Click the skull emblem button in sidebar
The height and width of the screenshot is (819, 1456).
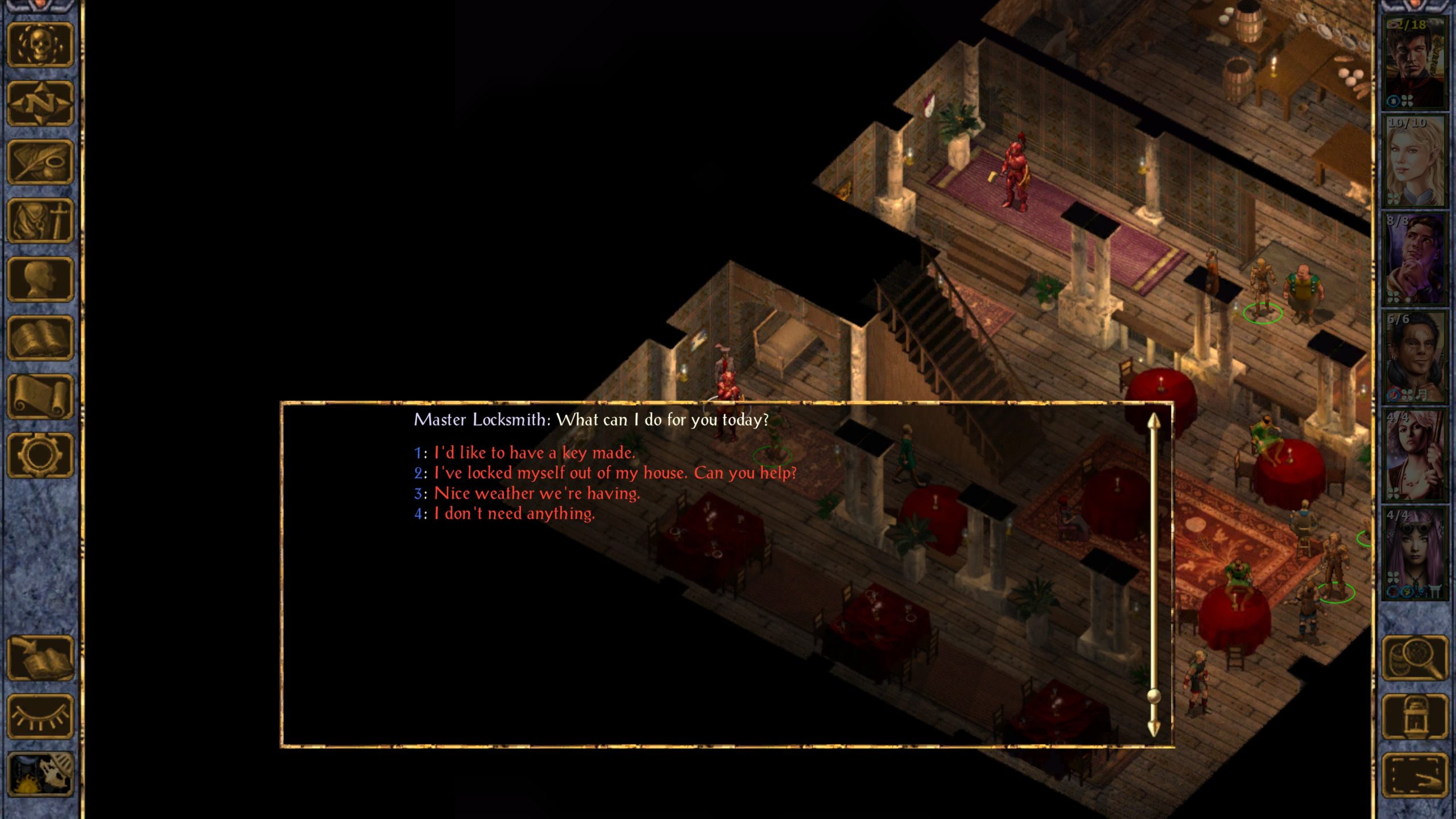coord(40,45)
